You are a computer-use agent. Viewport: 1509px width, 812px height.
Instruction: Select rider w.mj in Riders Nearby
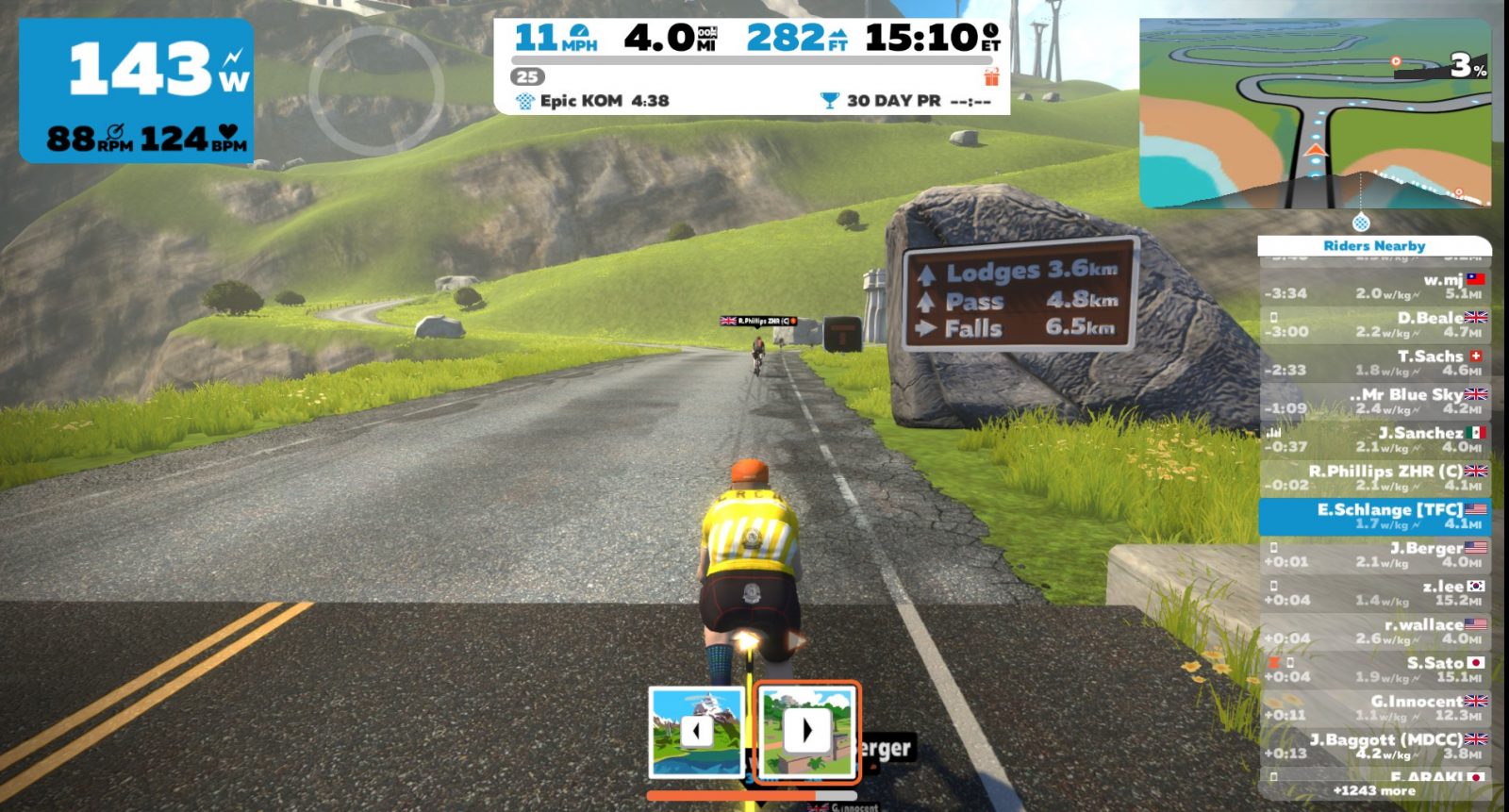pyautogui.click(x=1374, y=287)
